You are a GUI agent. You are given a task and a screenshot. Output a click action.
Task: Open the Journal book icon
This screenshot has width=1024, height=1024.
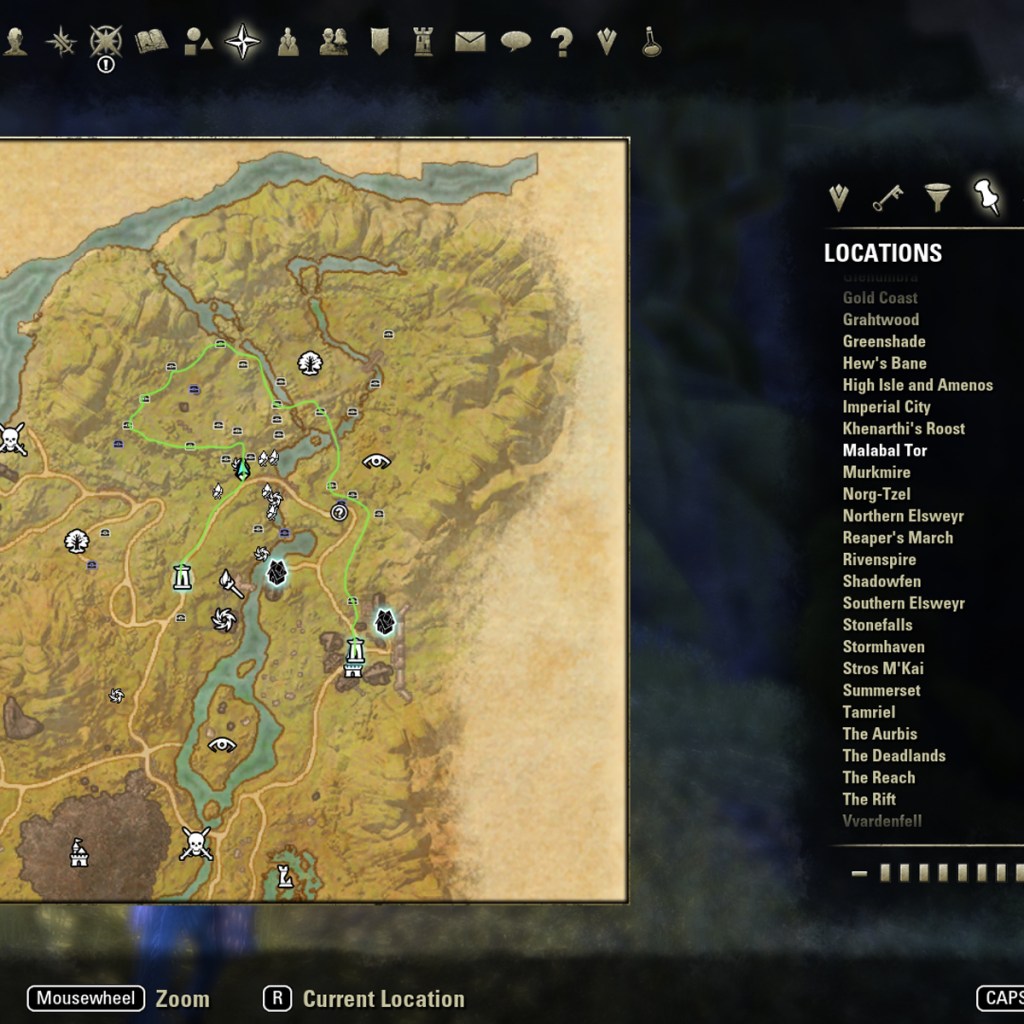click(x=151, y=41)
